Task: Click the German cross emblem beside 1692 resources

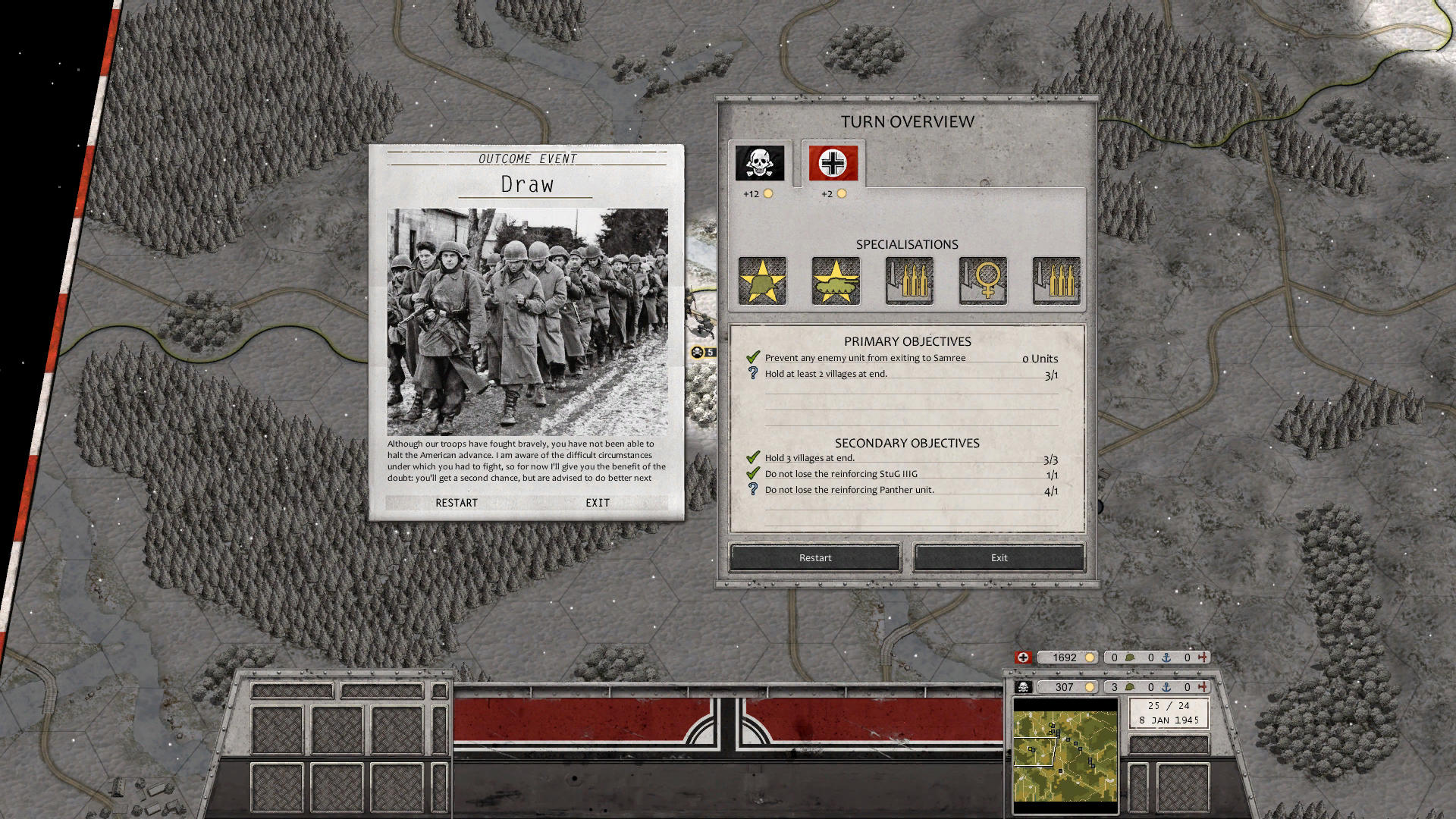Action: 1022,657
